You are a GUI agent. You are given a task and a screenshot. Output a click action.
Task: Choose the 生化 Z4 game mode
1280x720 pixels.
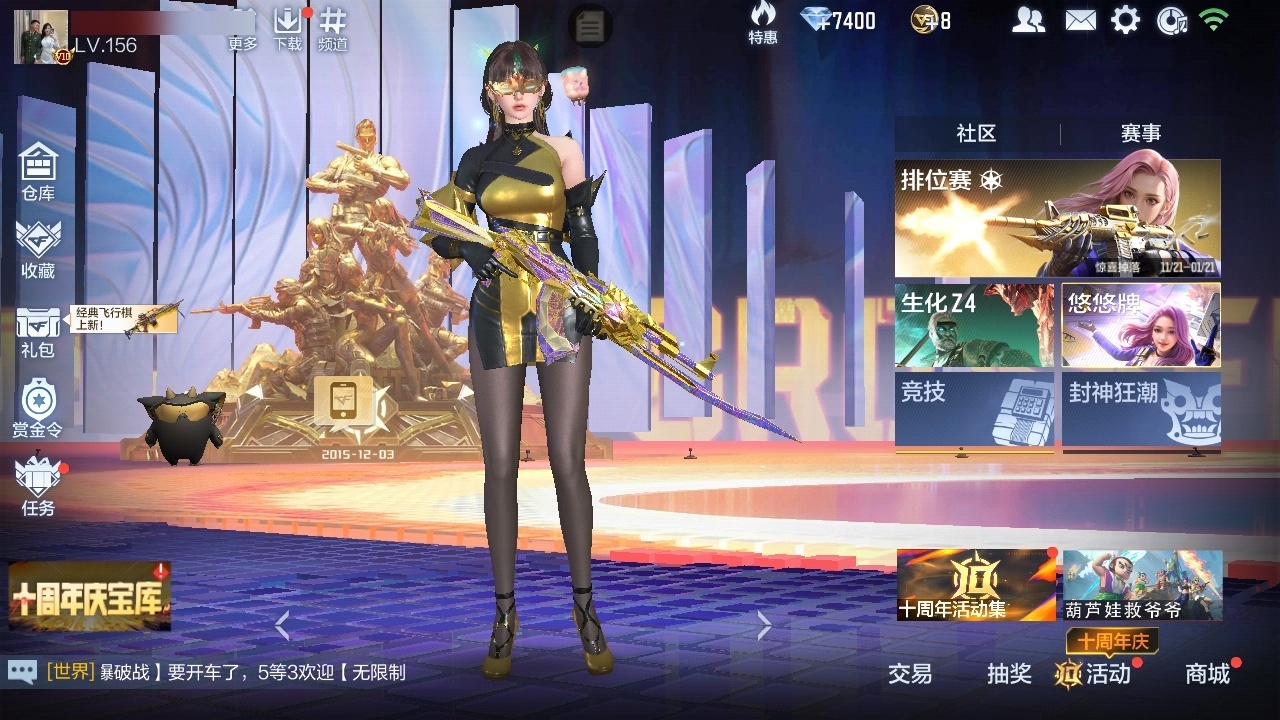point(974,325)
